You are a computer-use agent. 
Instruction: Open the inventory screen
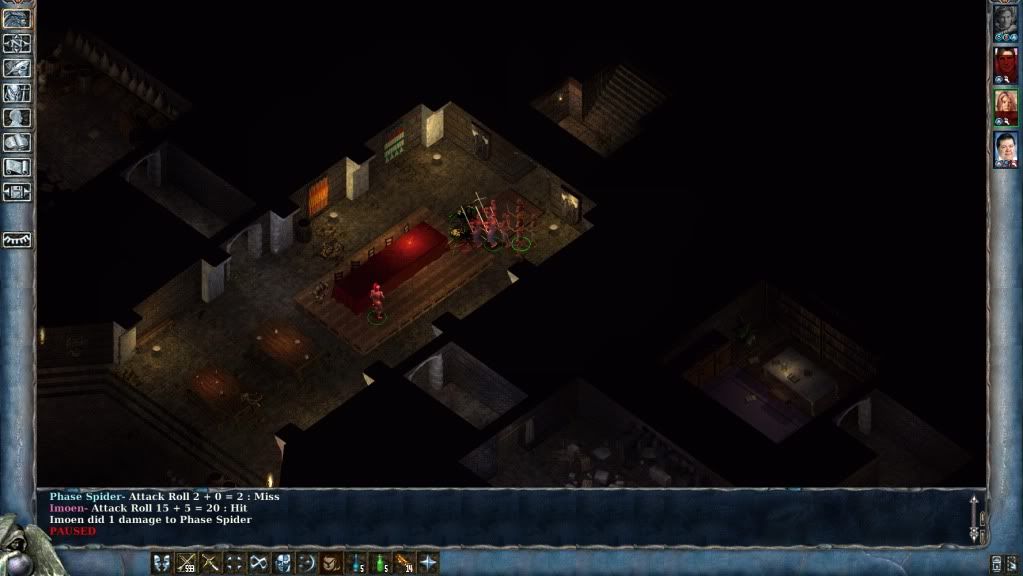point(18,93)
